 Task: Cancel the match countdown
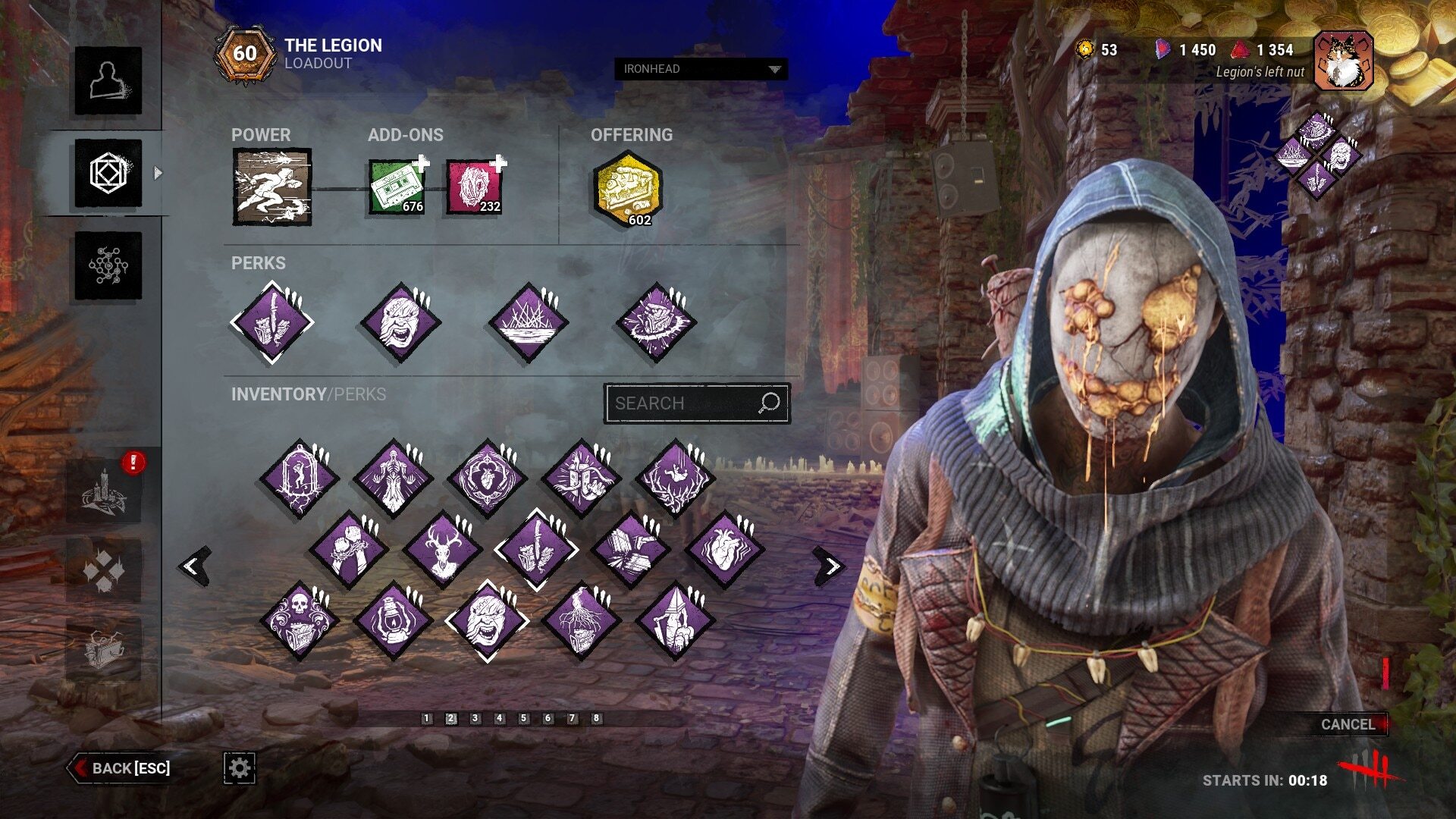click(x=1348, y=724)
